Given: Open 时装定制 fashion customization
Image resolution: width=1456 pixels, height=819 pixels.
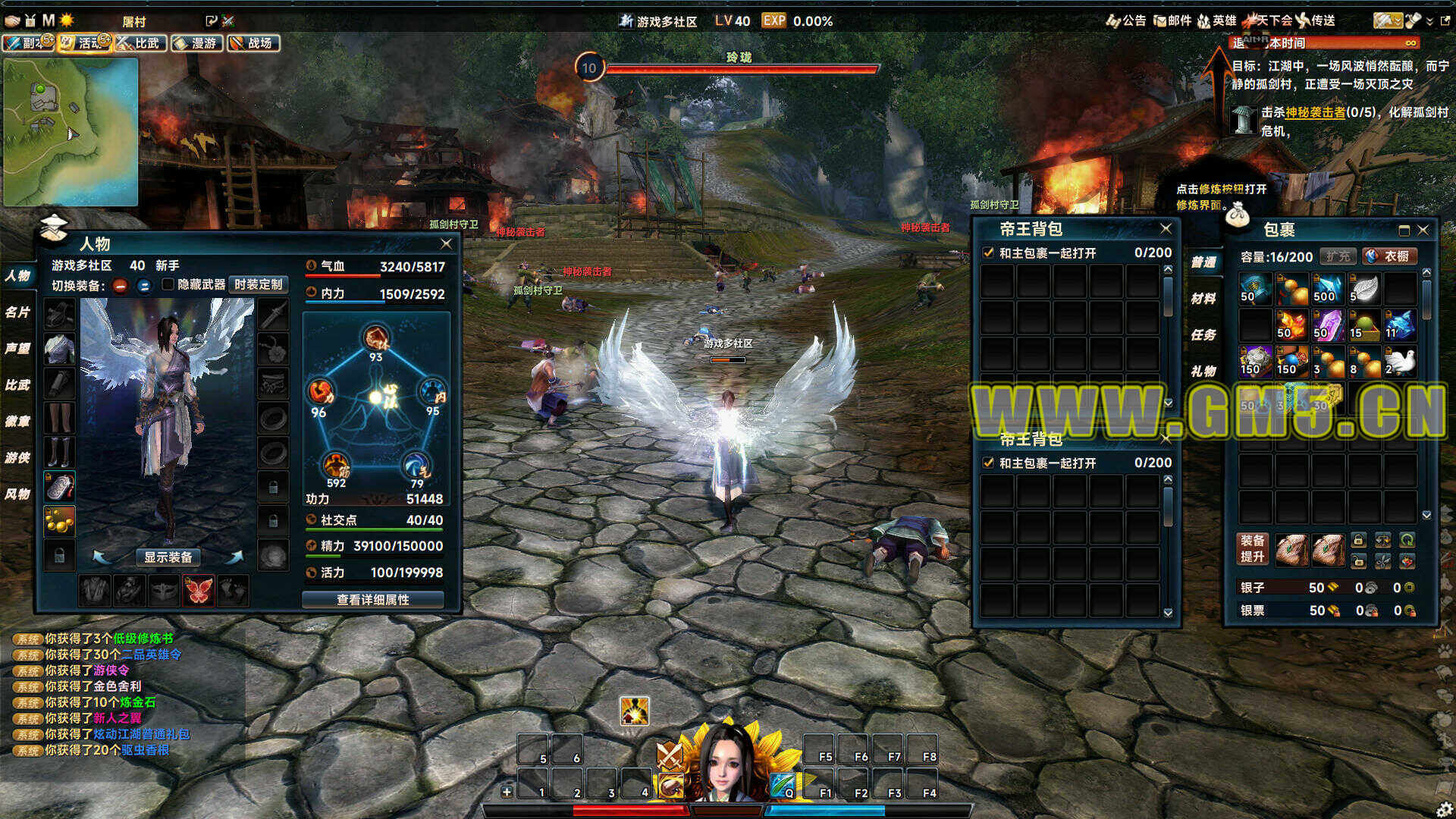Looking at the screenshot, I should 258,284.
